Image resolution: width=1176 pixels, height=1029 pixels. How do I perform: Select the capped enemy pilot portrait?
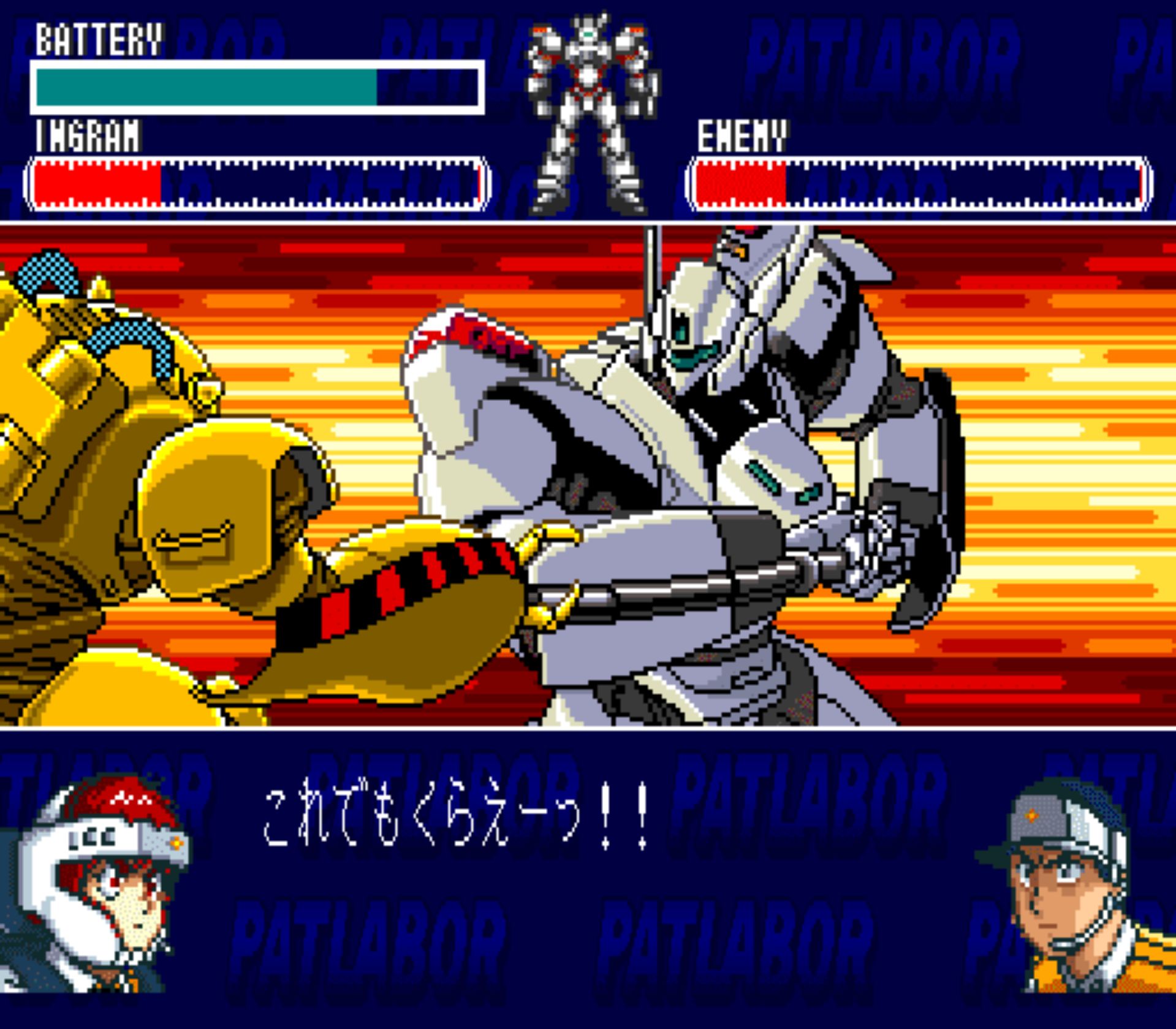pyautogui.click(x=1071, y=886)
